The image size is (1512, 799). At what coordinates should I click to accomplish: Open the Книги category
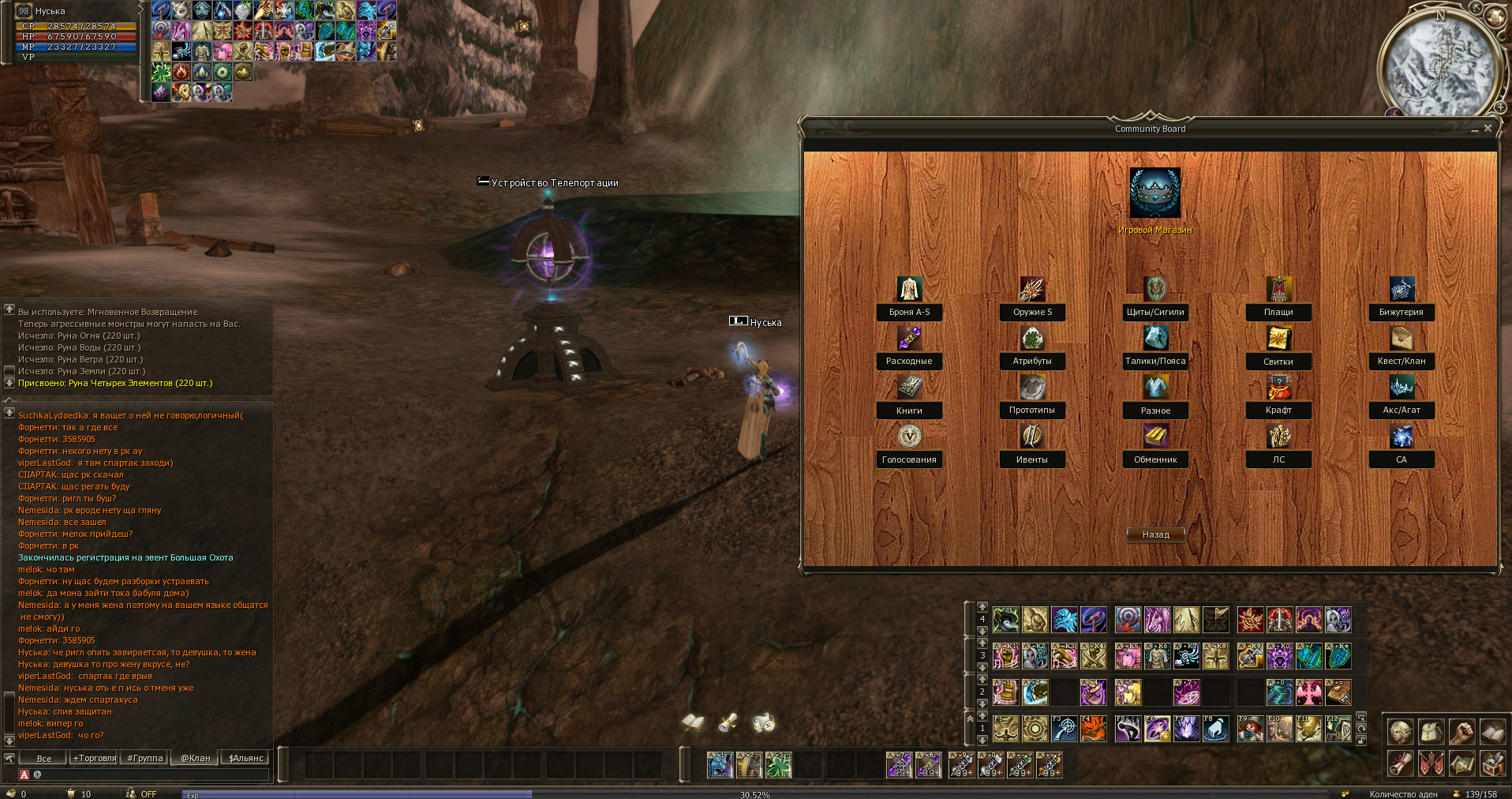(x=909, y=411)
